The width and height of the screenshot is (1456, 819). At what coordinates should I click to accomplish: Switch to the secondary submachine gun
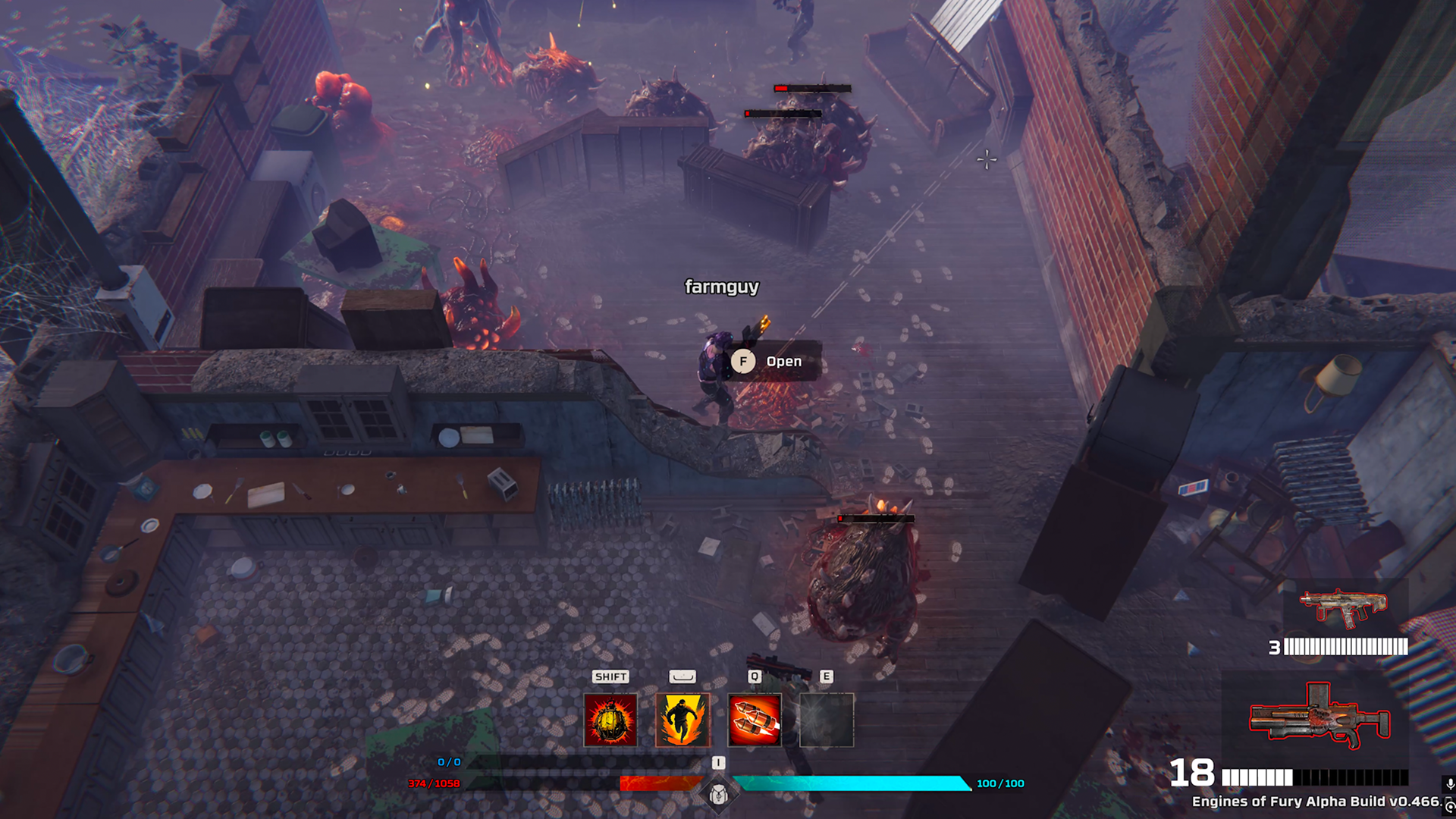[1343, 607]
